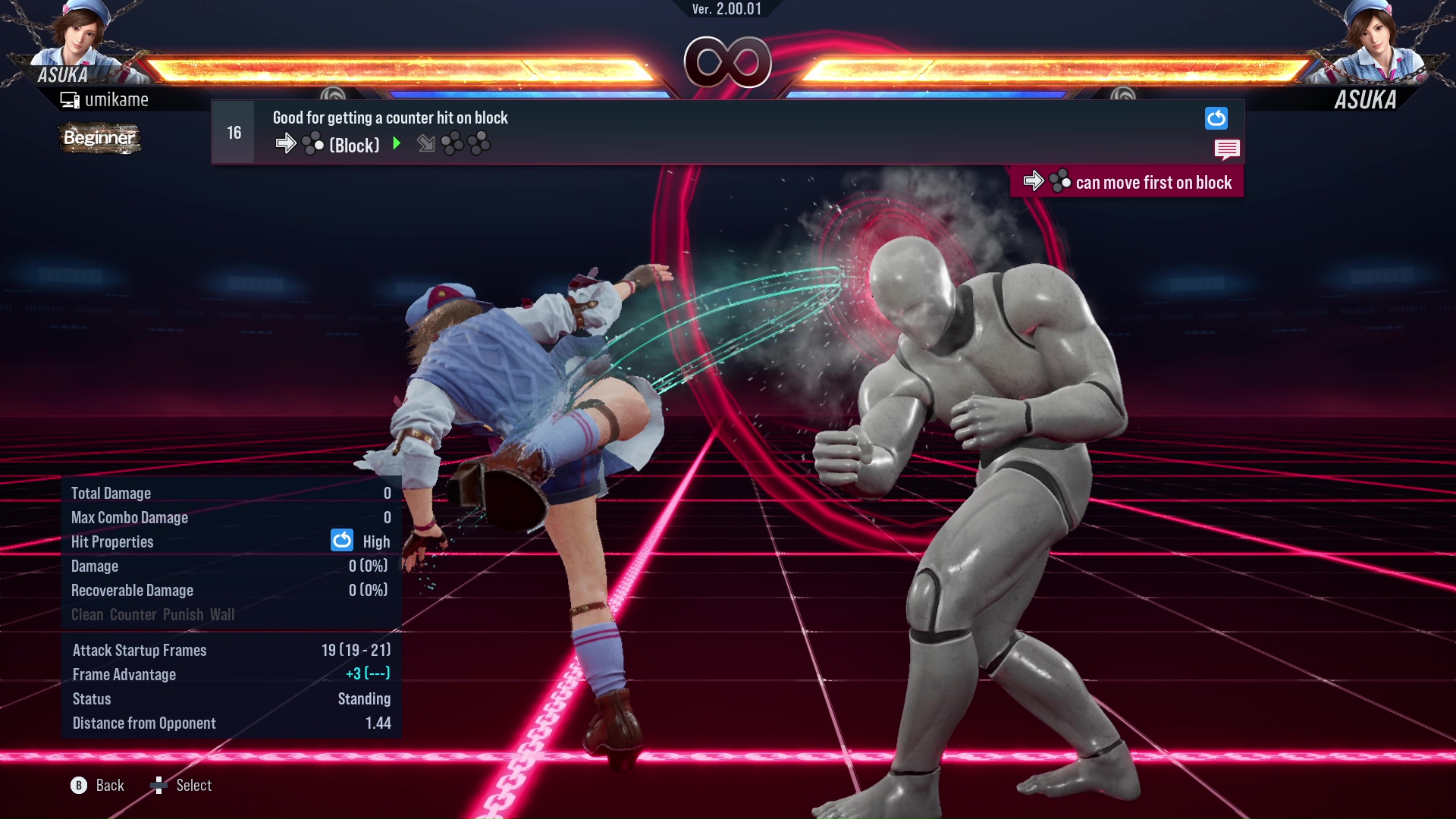Click the button-combo icon next to (Block) text
Screen dimensions: 1456x819
(x=311, y=143)
